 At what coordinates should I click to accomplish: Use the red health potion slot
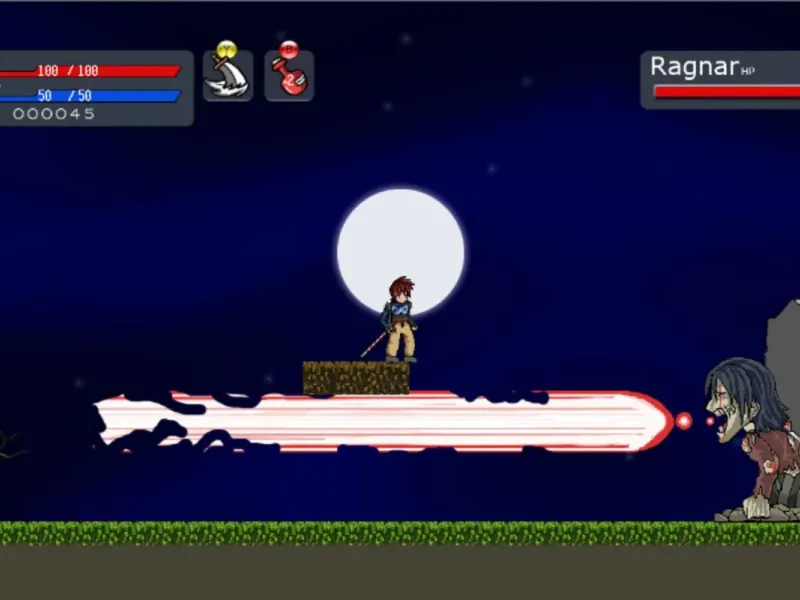tap(290, 76)
